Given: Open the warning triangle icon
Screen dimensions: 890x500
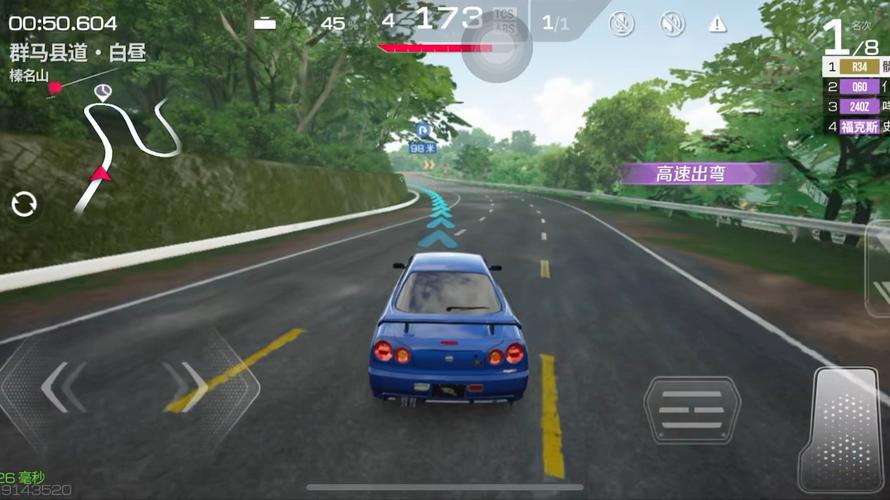Looking at the screenshot, I should tap(717, 24).
